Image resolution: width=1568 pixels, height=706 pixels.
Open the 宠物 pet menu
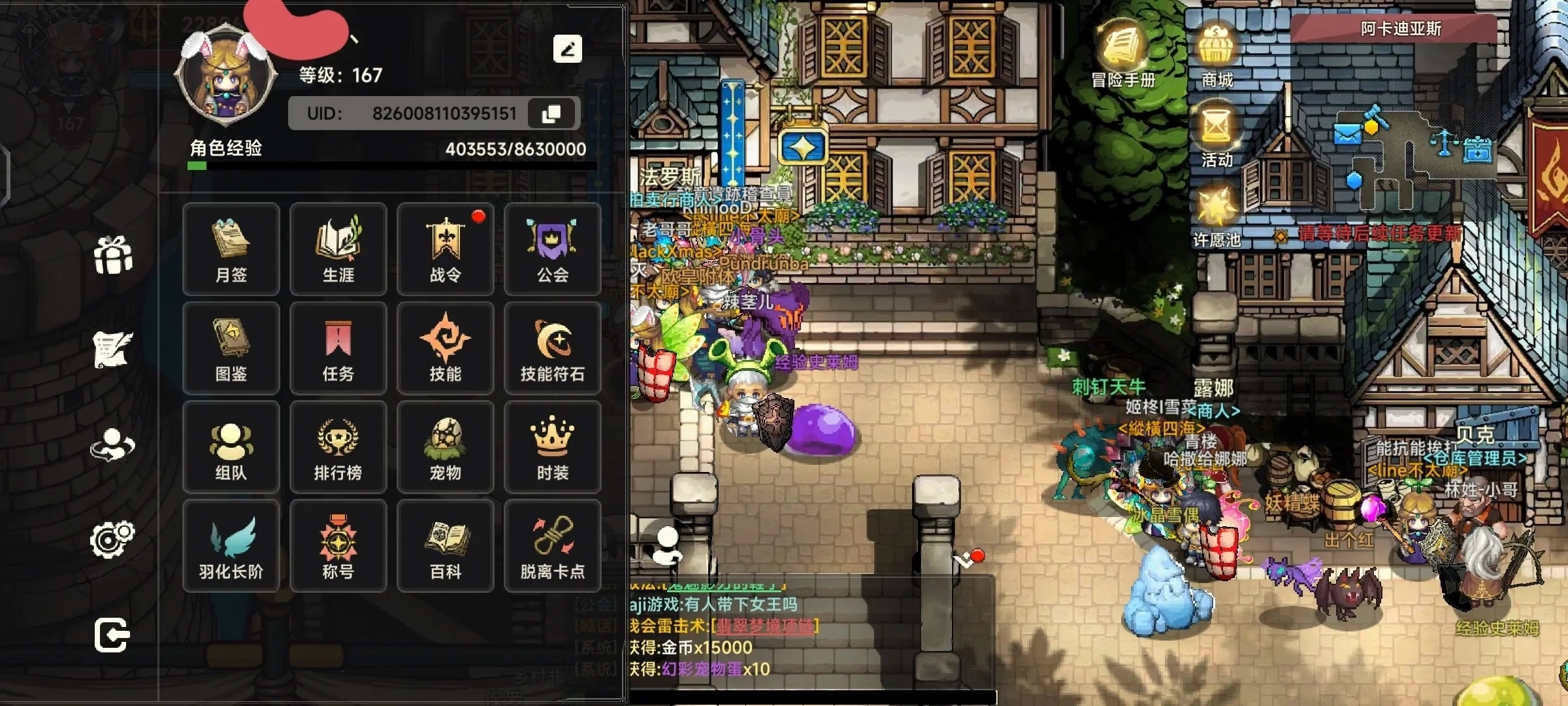click(x=446, y=448)
